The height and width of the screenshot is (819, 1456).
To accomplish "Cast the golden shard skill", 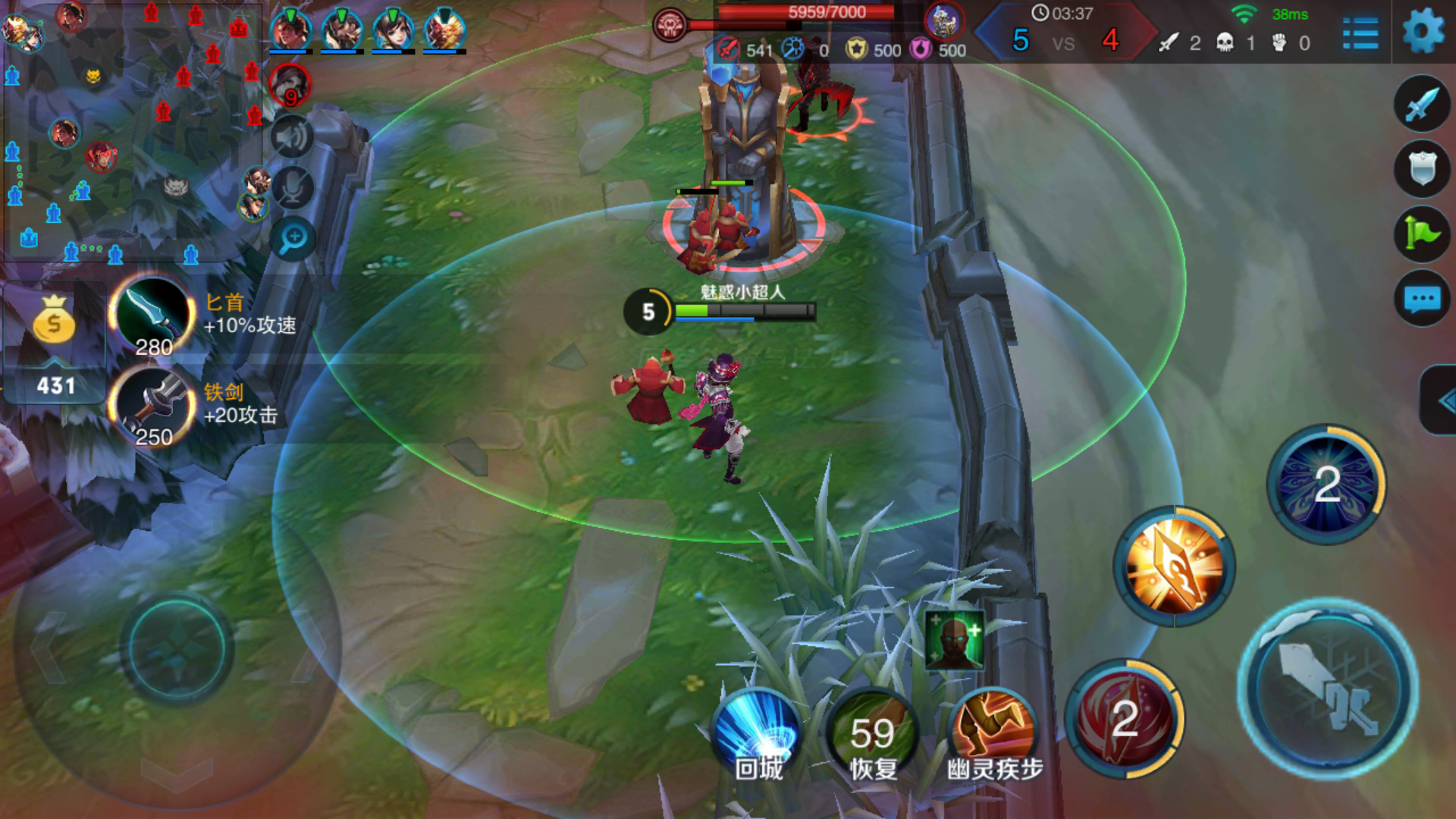I will (x=1174, y=566).
